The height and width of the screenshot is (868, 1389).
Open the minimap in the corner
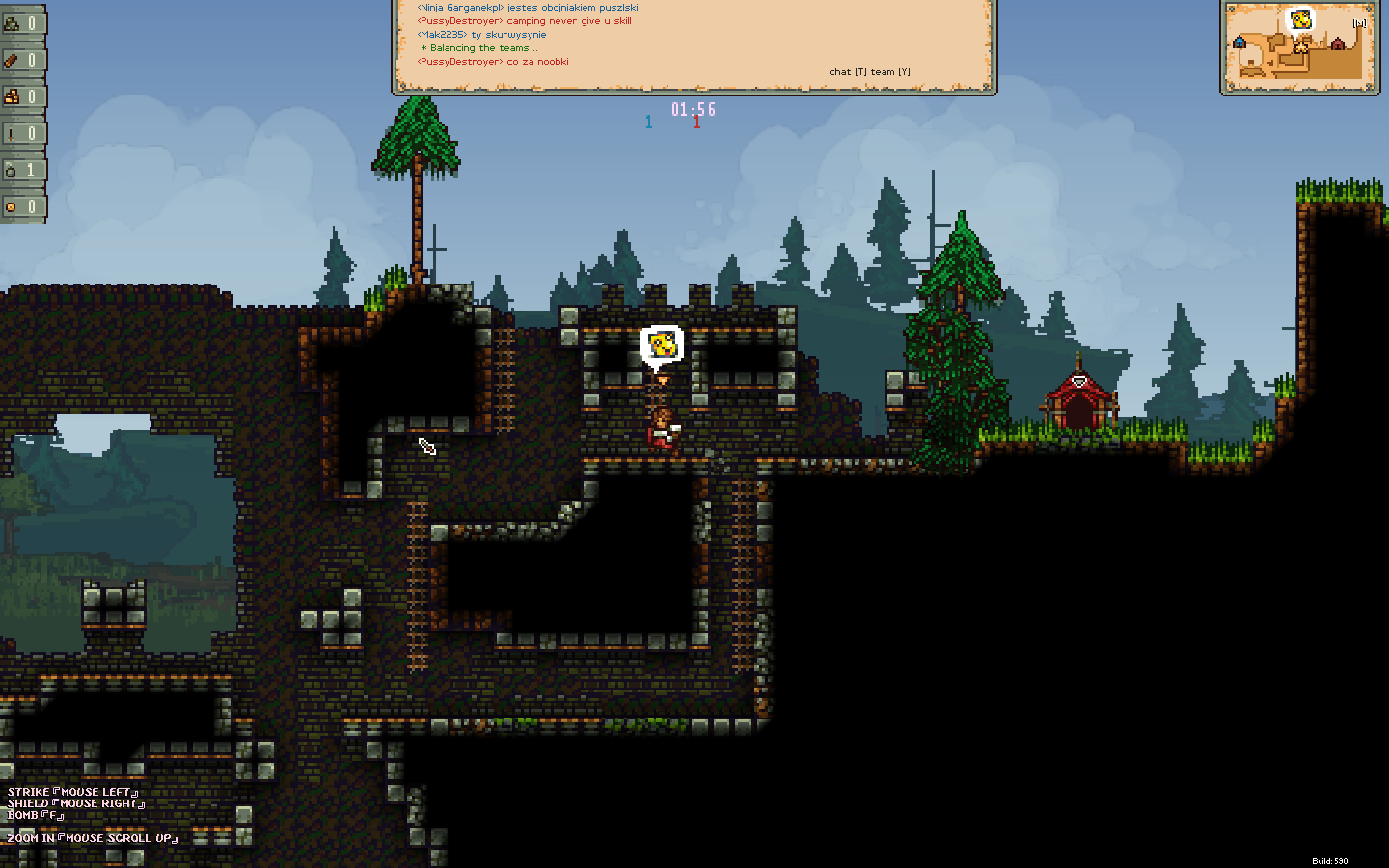click(1298, 46)
